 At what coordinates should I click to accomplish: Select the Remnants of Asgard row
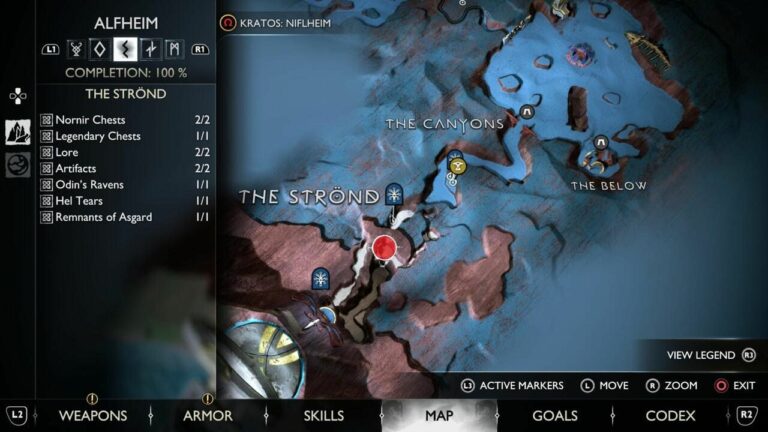126,217
